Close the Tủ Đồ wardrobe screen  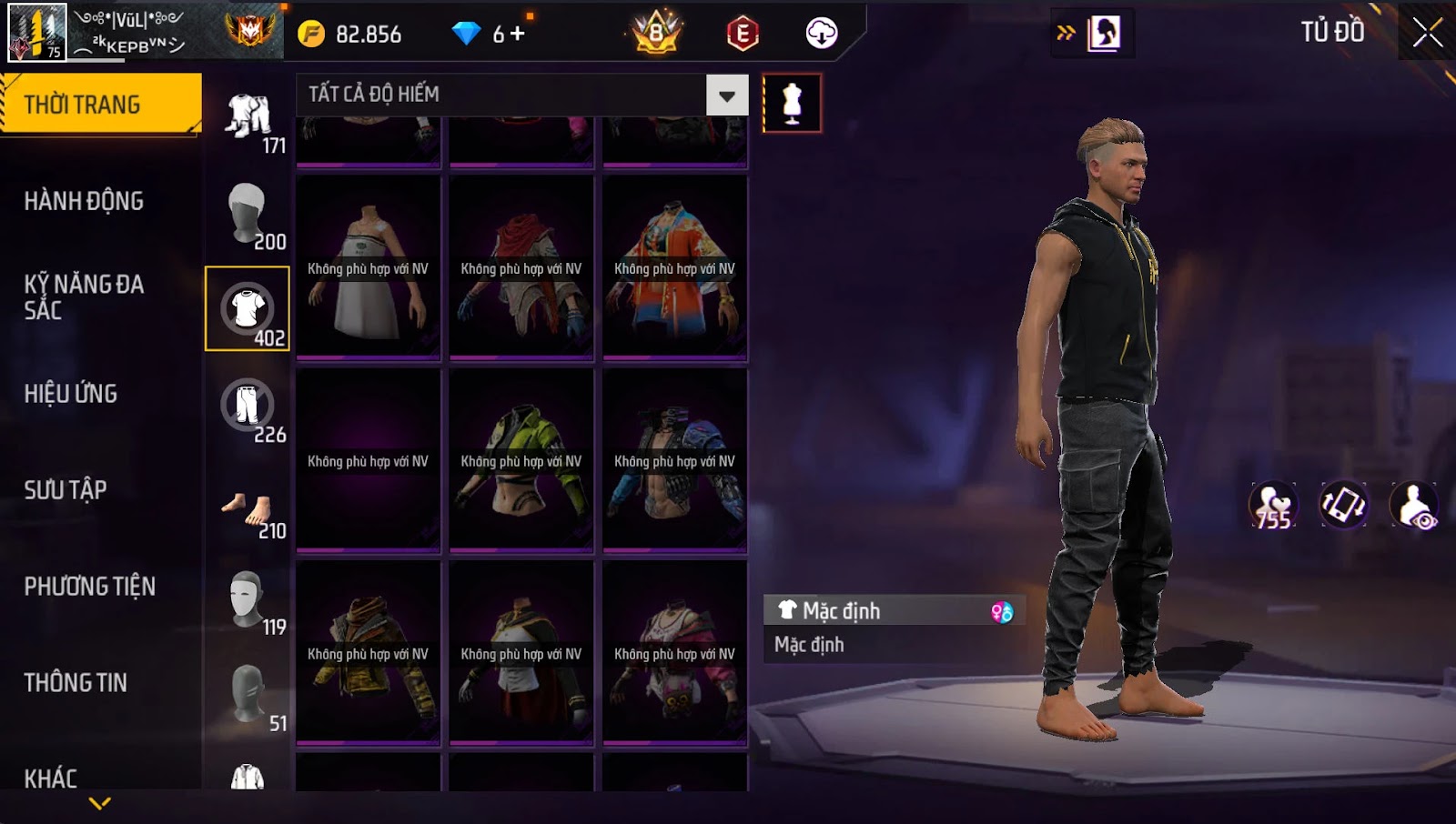coord(1427,33)
